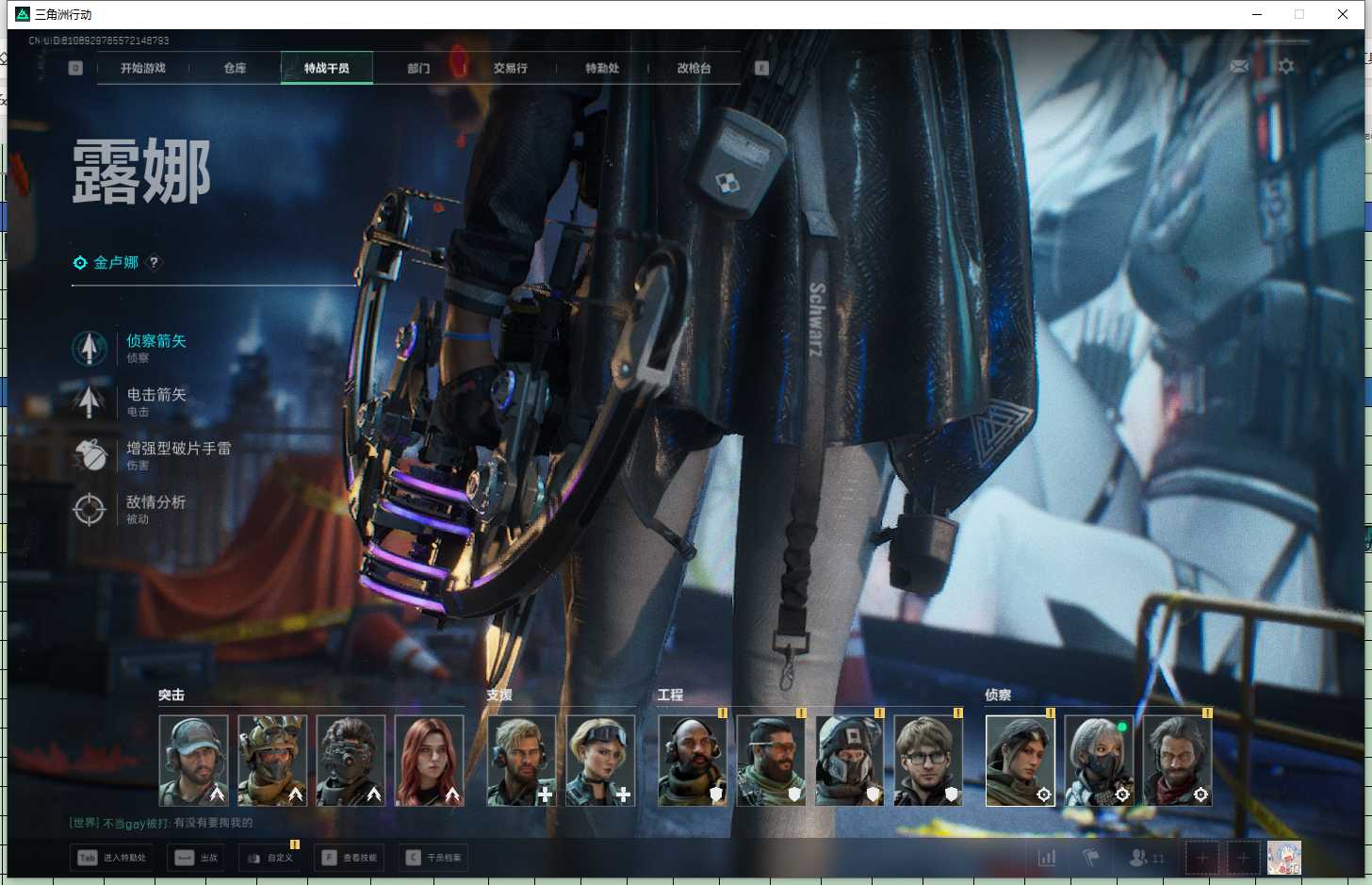1372x885 pixels.
Task: Choose the engineer operator wearing glasses
Action: [928, 760]
